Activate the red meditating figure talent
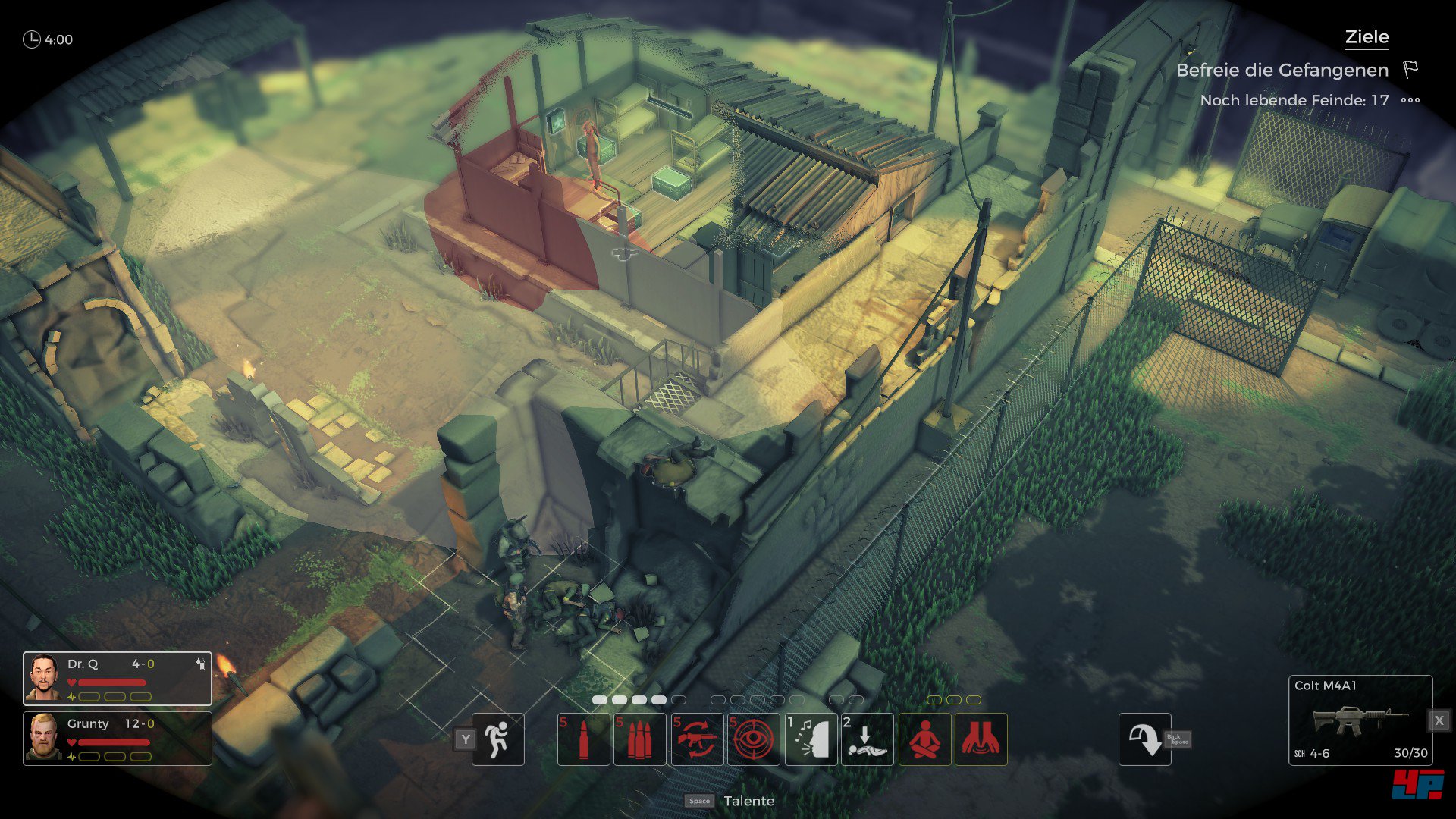The image size is (1456, 819). click(924, 739)
